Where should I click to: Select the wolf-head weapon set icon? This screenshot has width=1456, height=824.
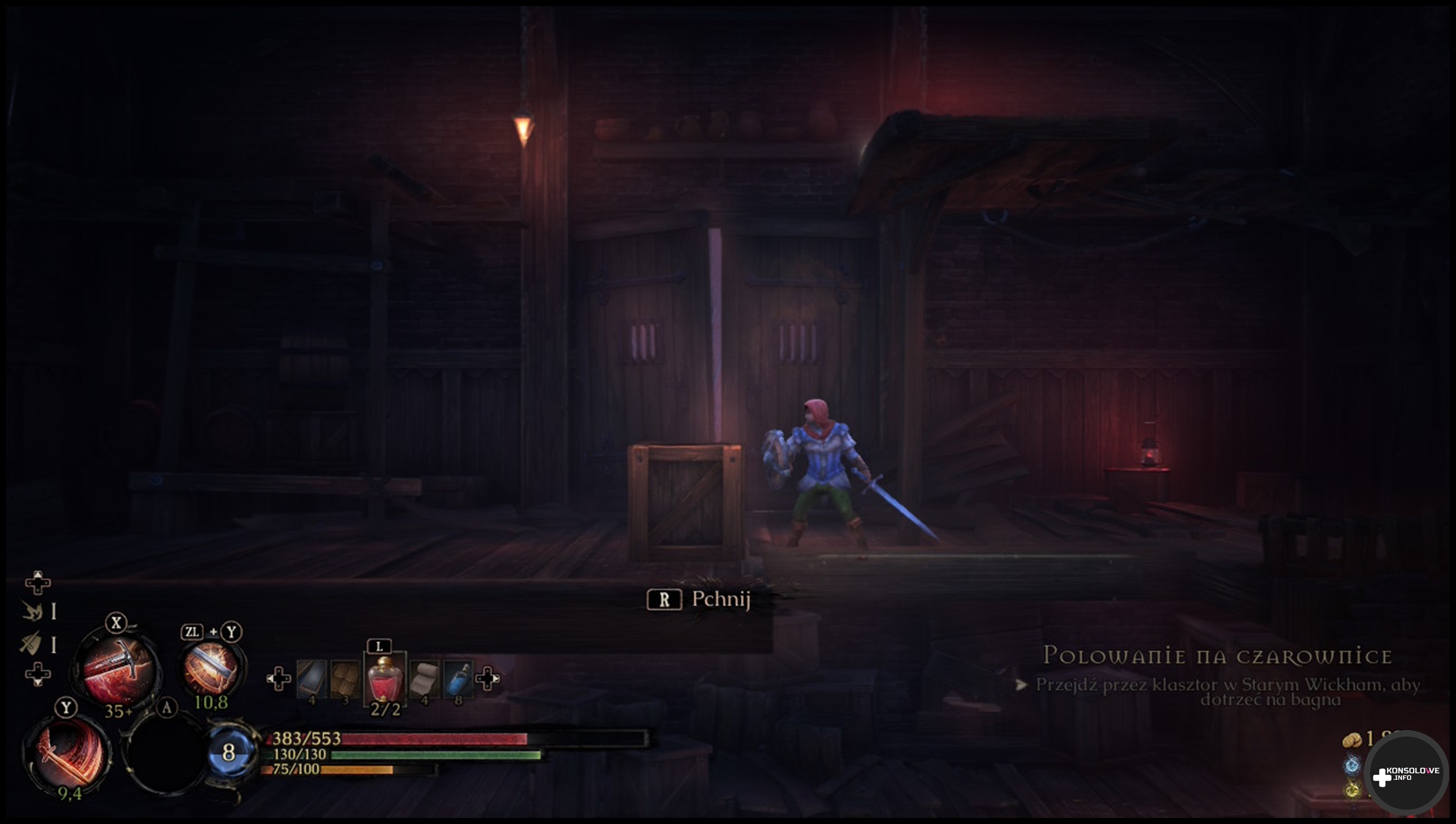point(32,611)
